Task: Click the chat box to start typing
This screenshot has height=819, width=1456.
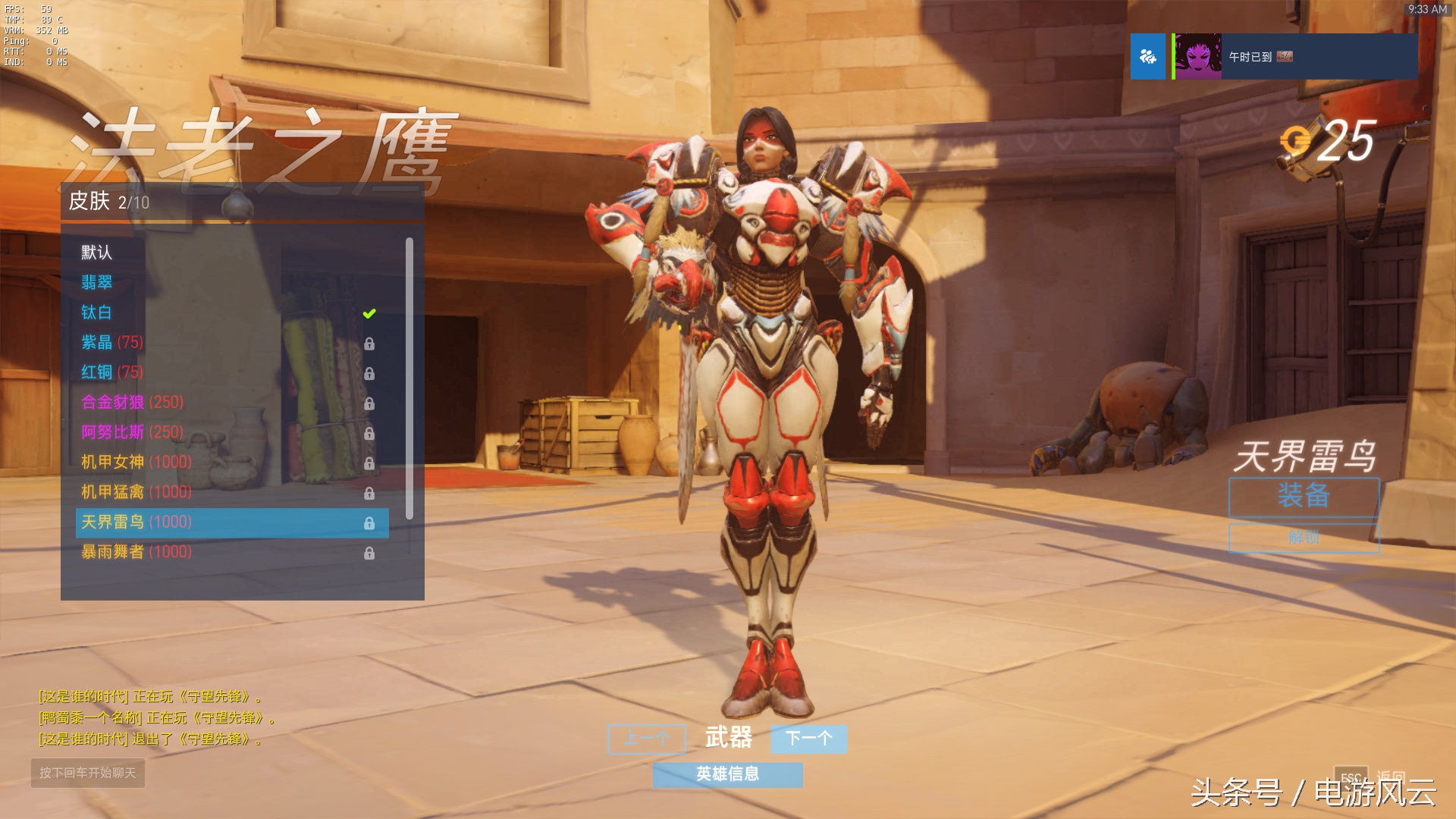Action: point(88,773)
